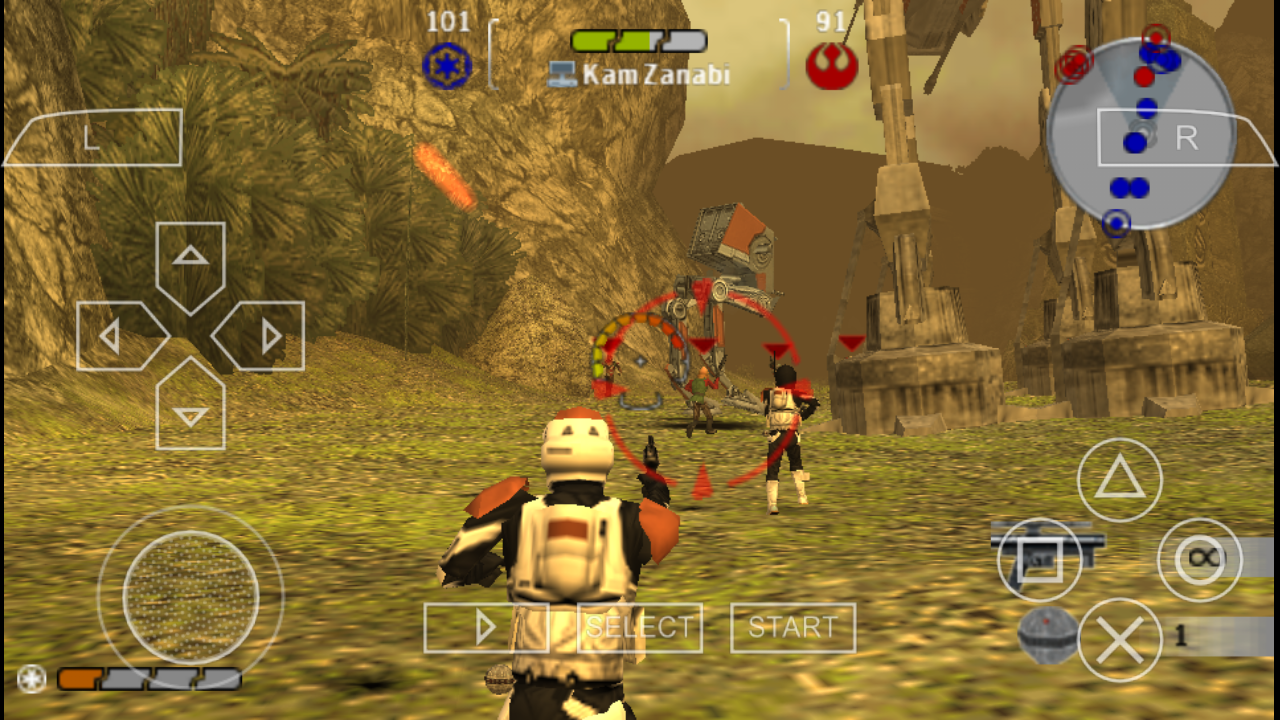The image size is (1280, 720).
Task: Tap the down arrow on the D-pad
Action: 190,413
